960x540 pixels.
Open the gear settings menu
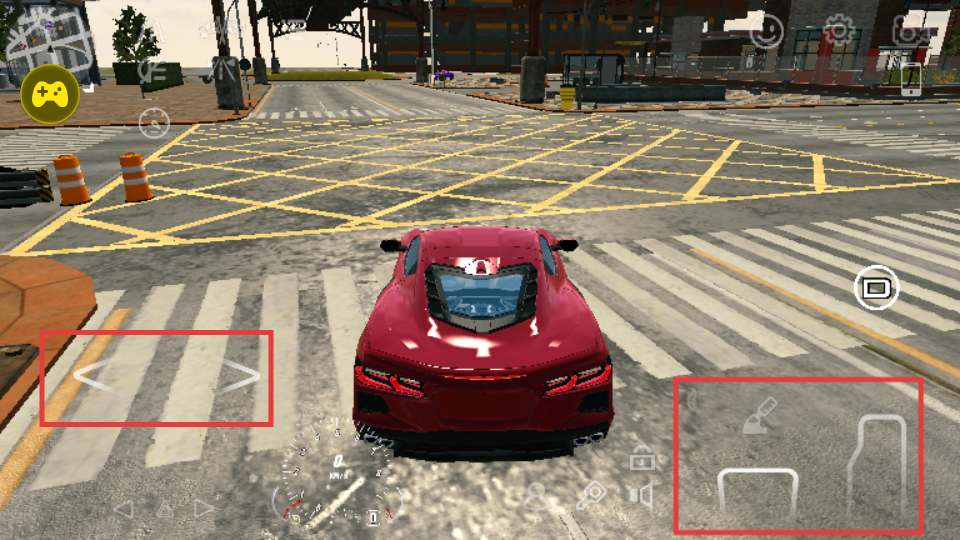point(838,31)
